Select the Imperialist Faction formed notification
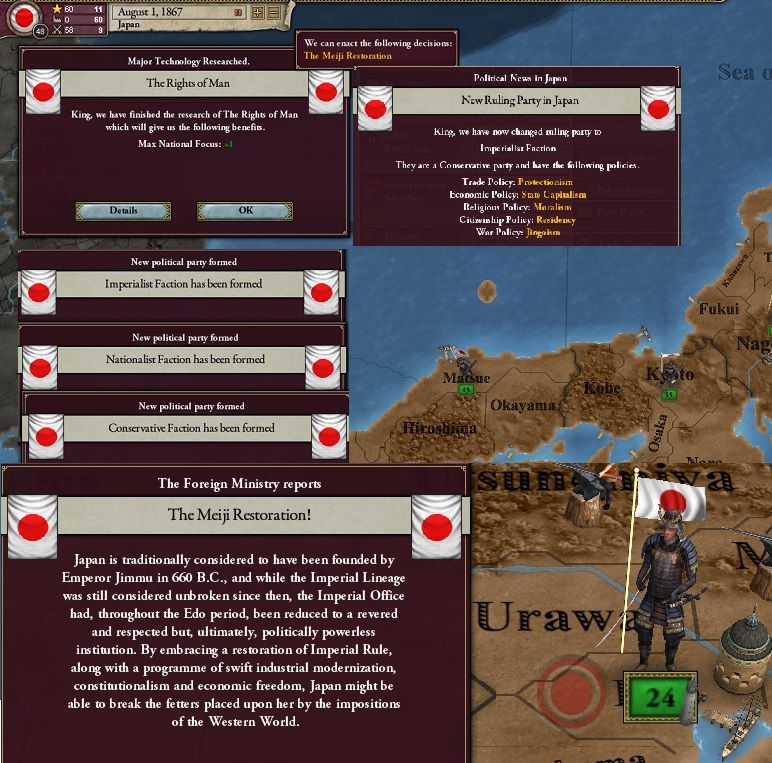This screenshot has width=772, height=763. (x=183, y=284)
